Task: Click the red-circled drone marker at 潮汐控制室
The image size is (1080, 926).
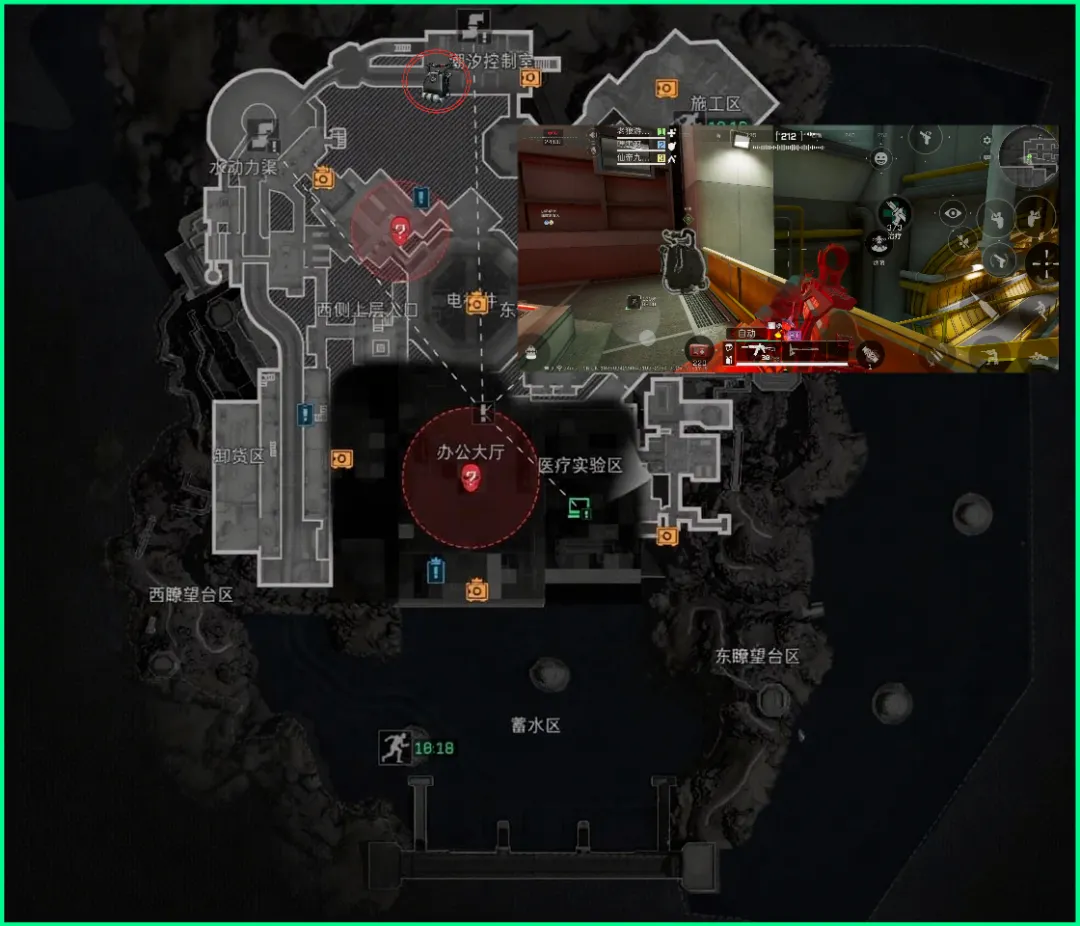Action: (x=436, y=81)
